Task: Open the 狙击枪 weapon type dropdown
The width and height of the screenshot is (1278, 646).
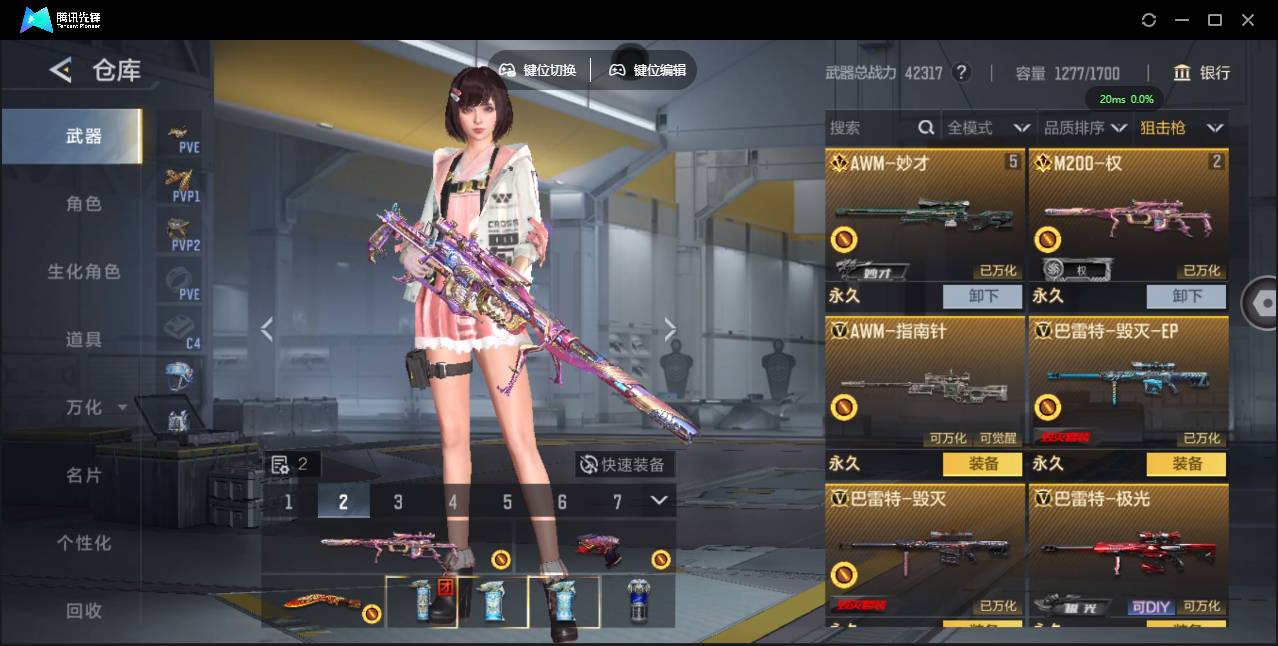Action: pyautogui.click(x=1181, y=128)
